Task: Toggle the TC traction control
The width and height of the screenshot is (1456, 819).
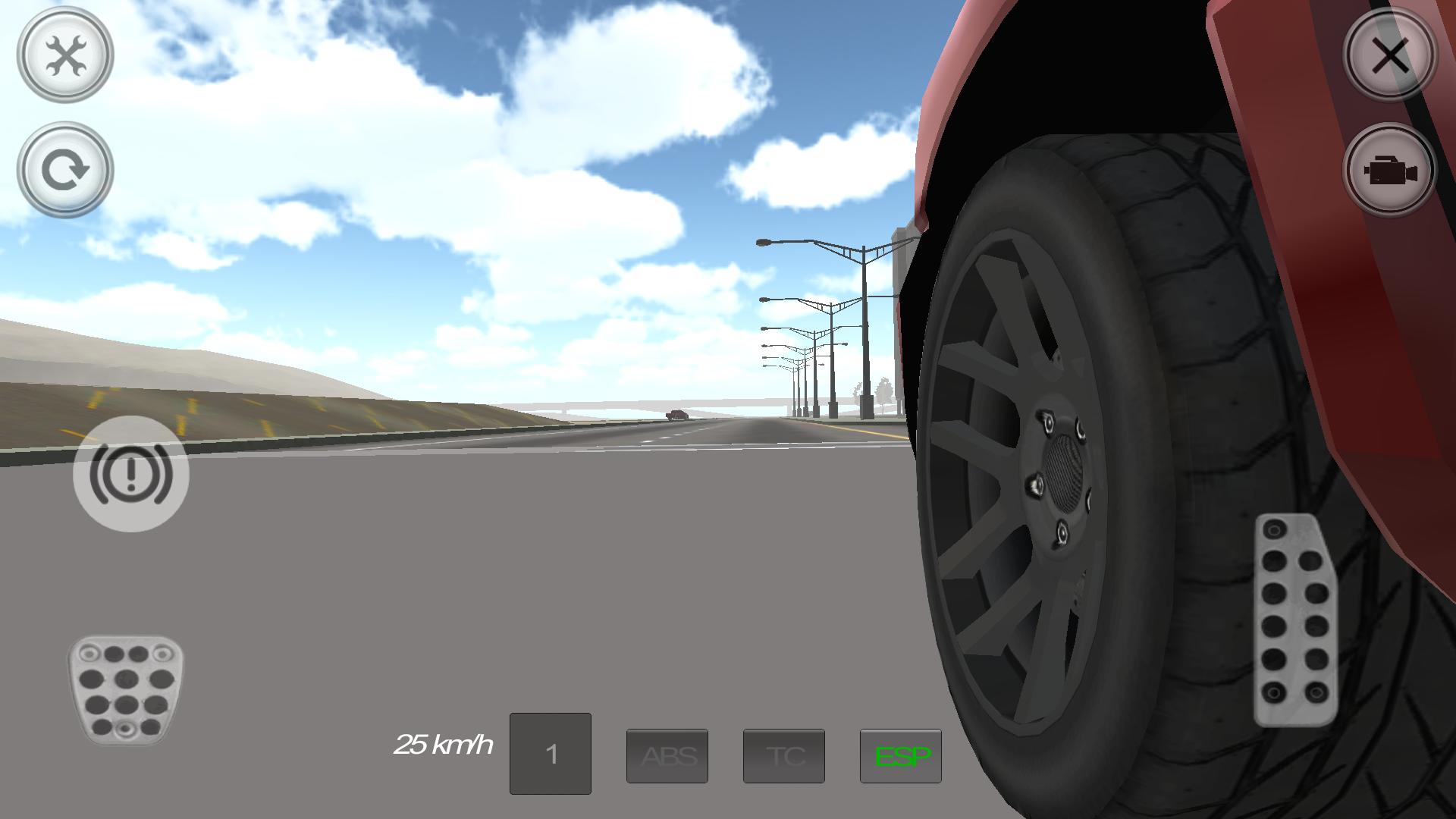Action: coord(784,756)
